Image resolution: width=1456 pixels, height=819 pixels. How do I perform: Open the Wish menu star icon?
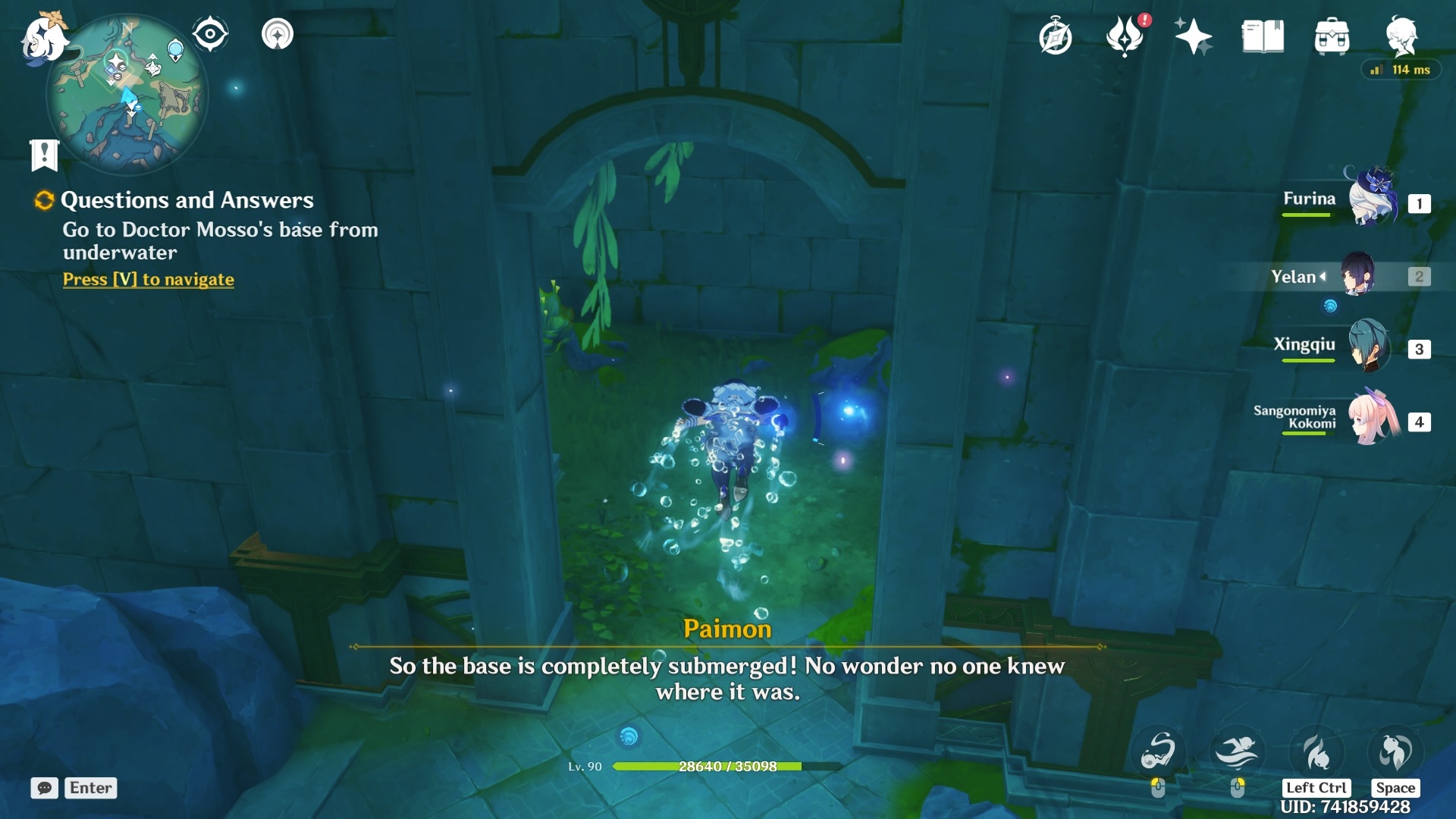1192,36
